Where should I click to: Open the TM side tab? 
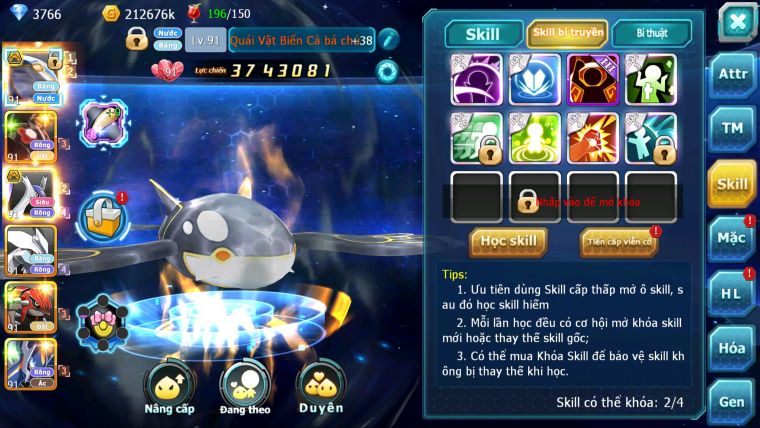click(x=733, y=128)
